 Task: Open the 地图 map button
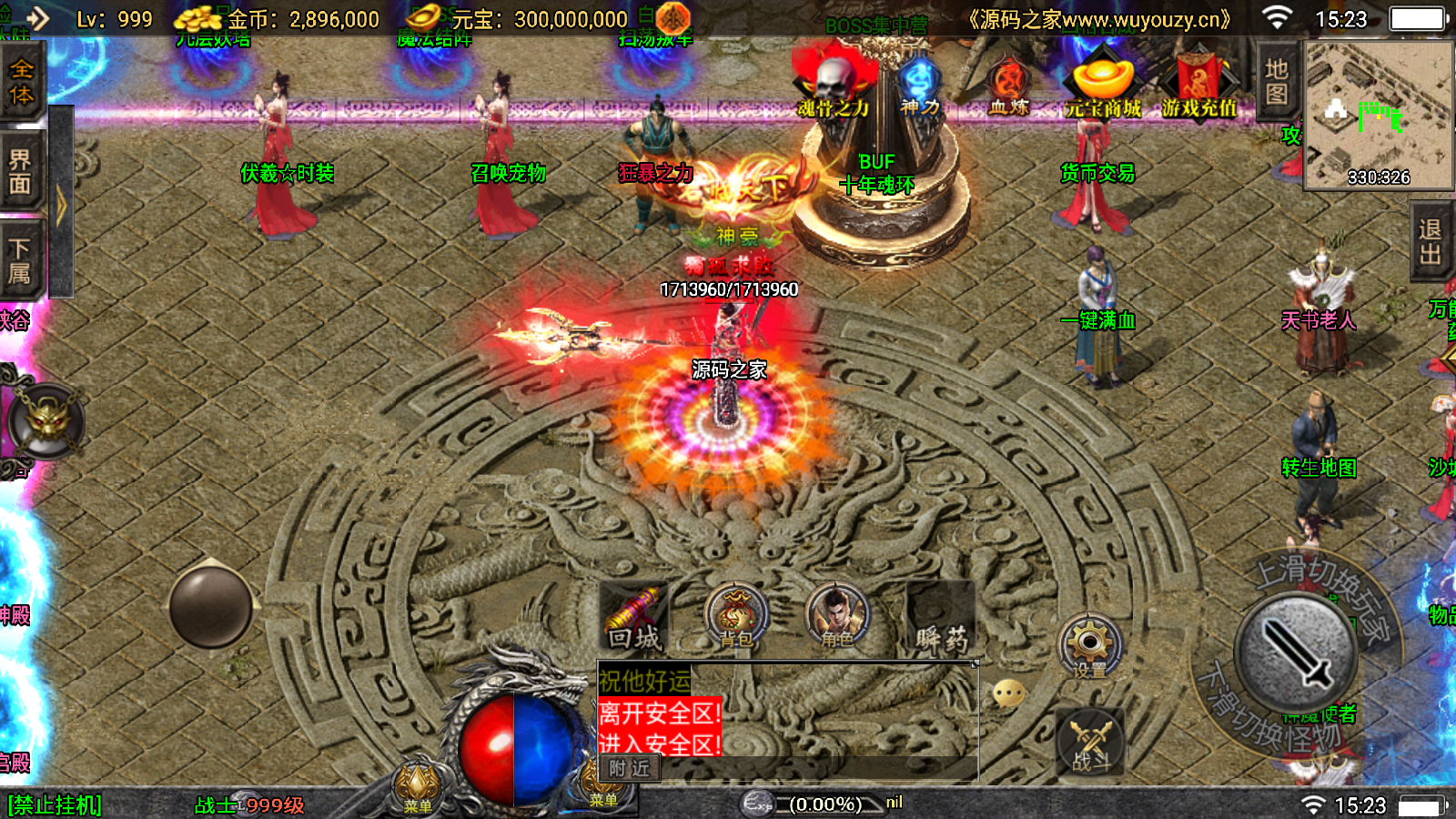point(1277,82)
